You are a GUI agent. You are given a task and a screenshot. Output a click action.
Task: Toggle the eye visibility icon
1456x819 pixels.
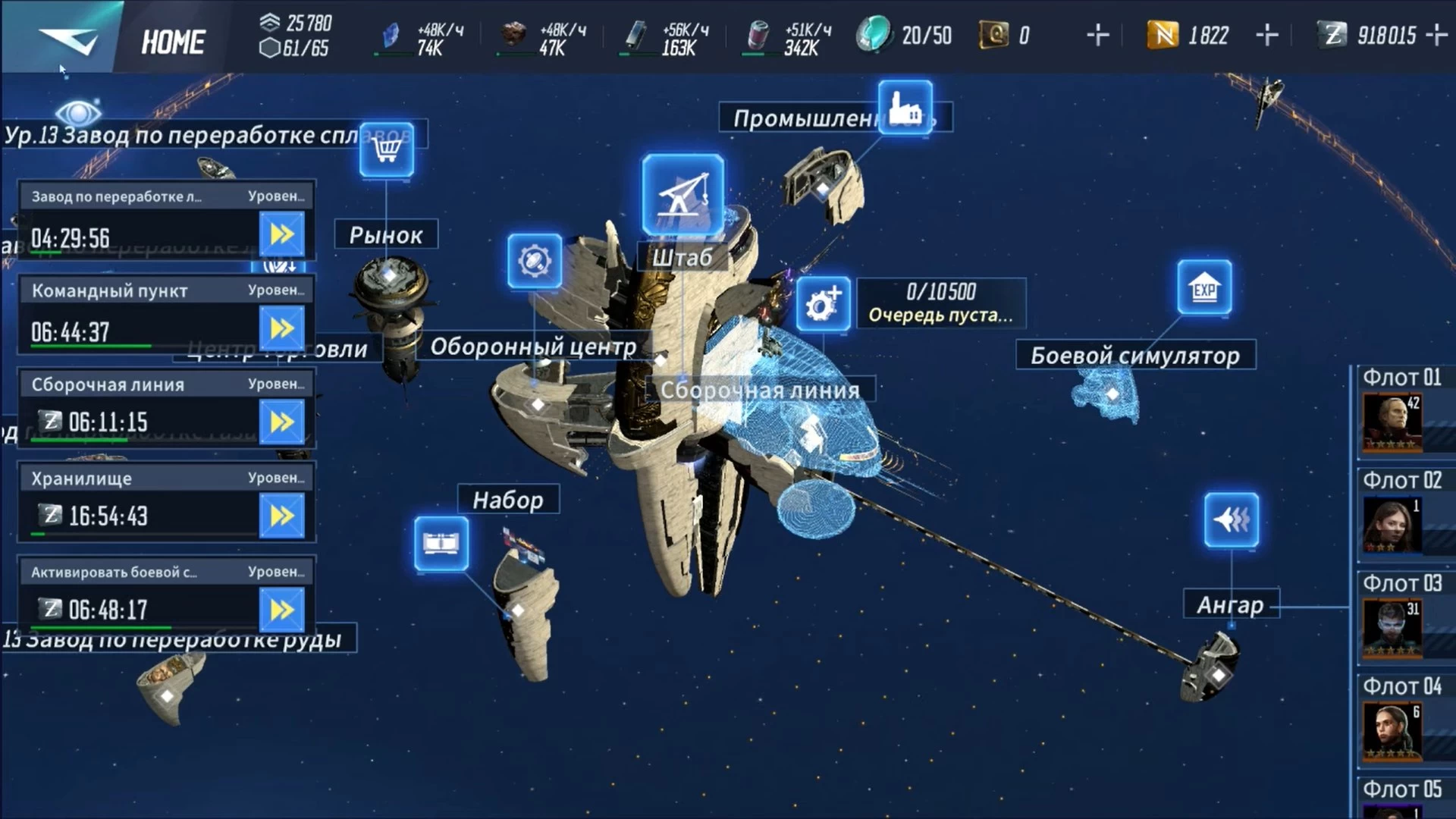tap(78, 114)
